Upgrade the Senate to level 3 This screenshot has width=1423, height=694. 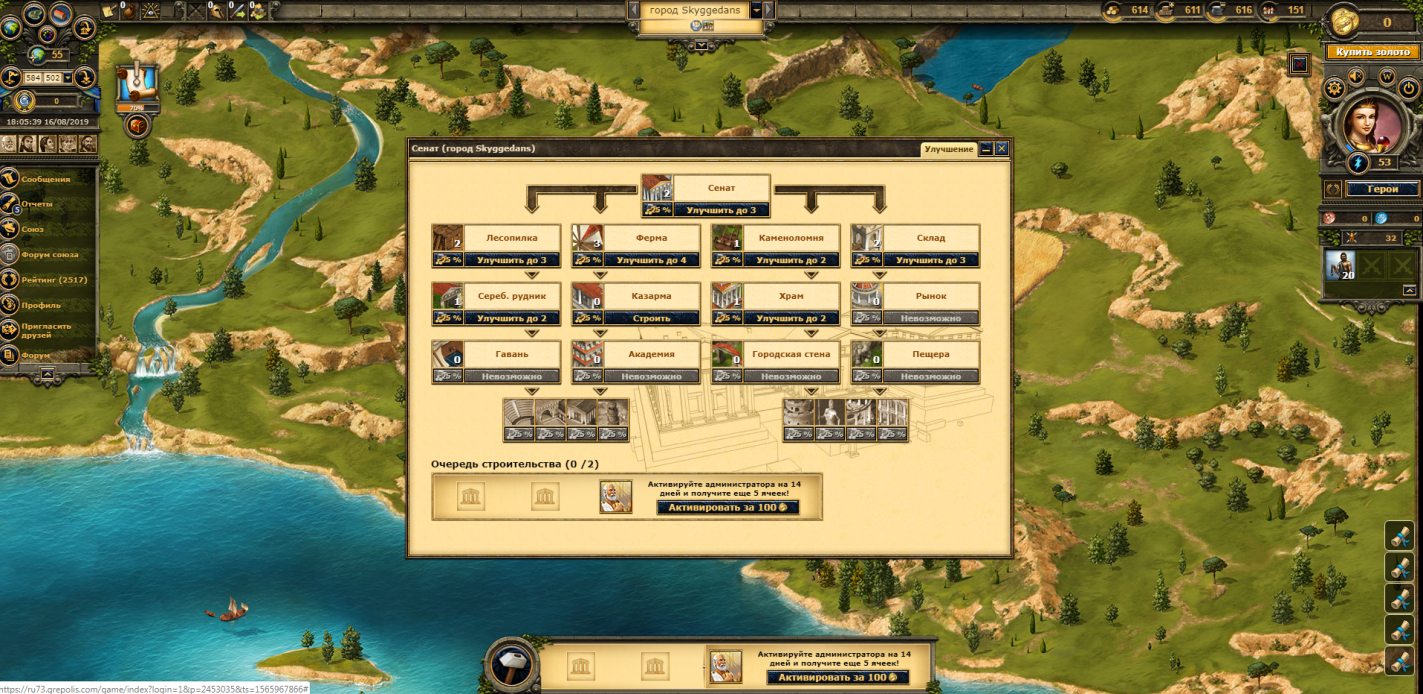click(x=720, y=210)
